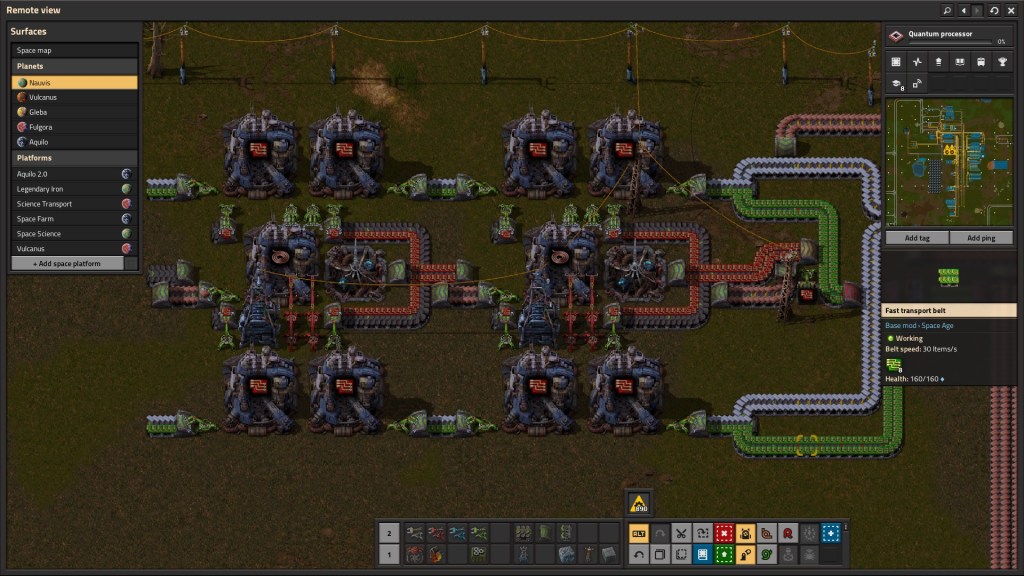Switch view to planet Gleba
Viewport: 1024px width, 576px height.
[74, 112]
